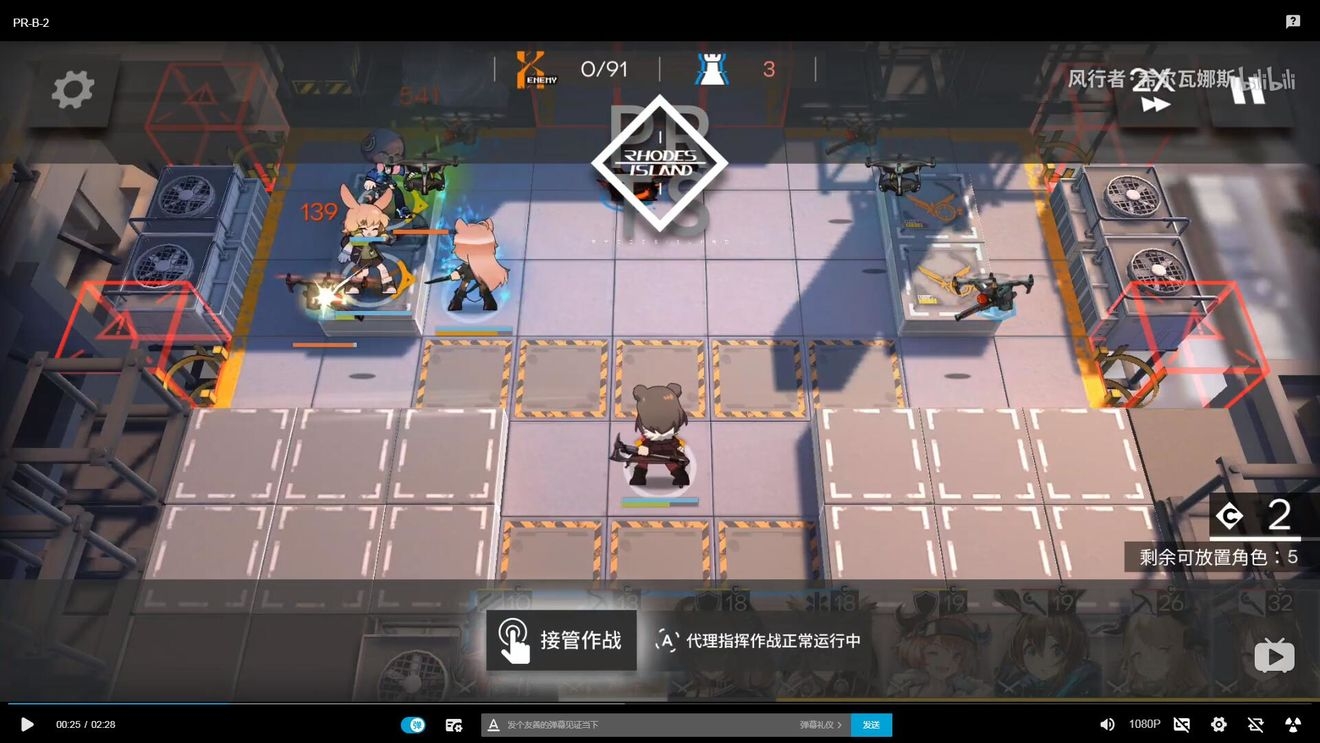1320x743 pixels.
Task: Open the gear settings menu
Action: tap(72, 90)
